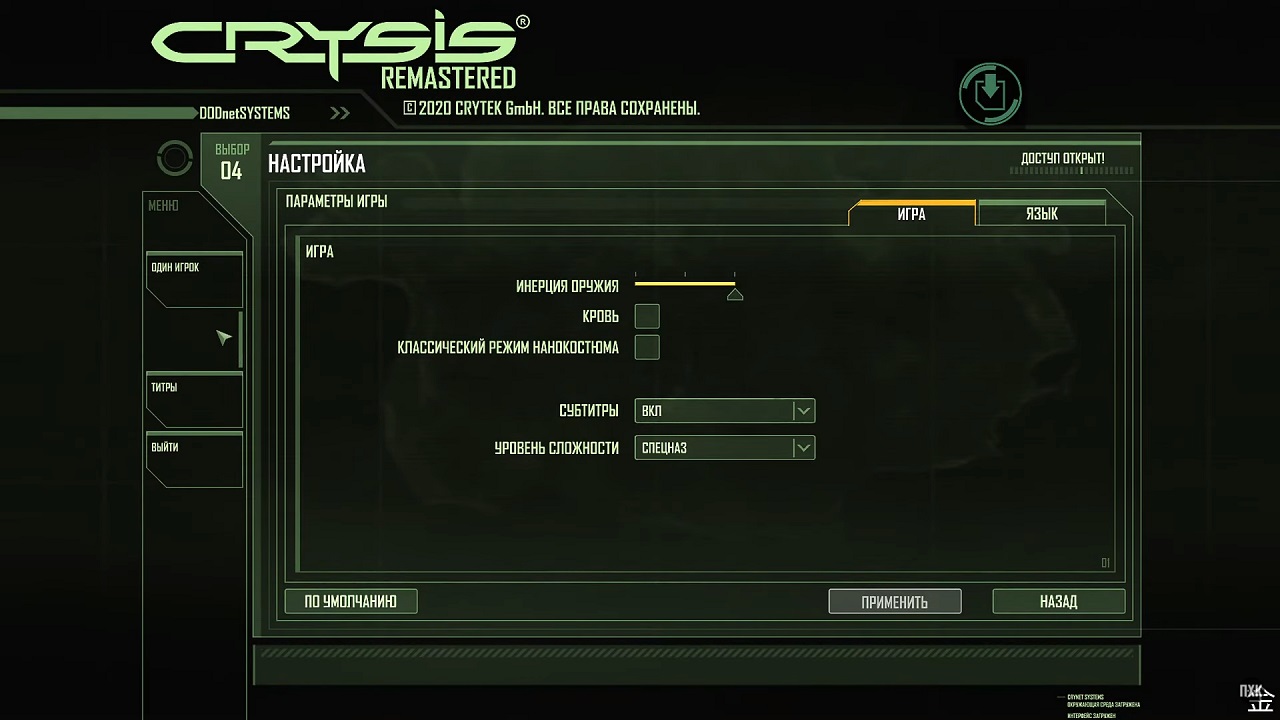
Task: Expand the УРОВЕНЬ СЛОЖНОСТИ dropdown
Action: 724,448
